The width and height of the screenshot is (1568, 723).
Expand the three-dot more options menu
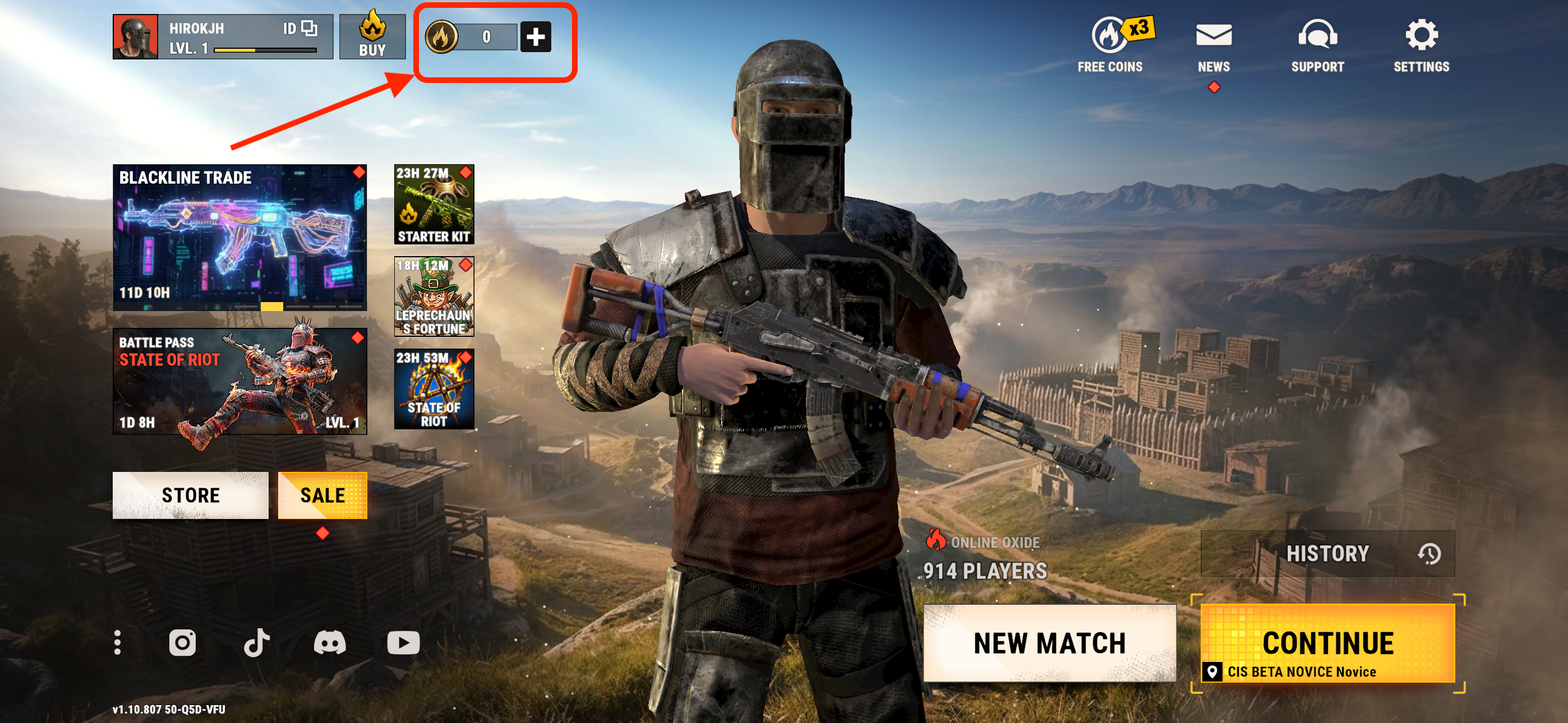(117, 643)
